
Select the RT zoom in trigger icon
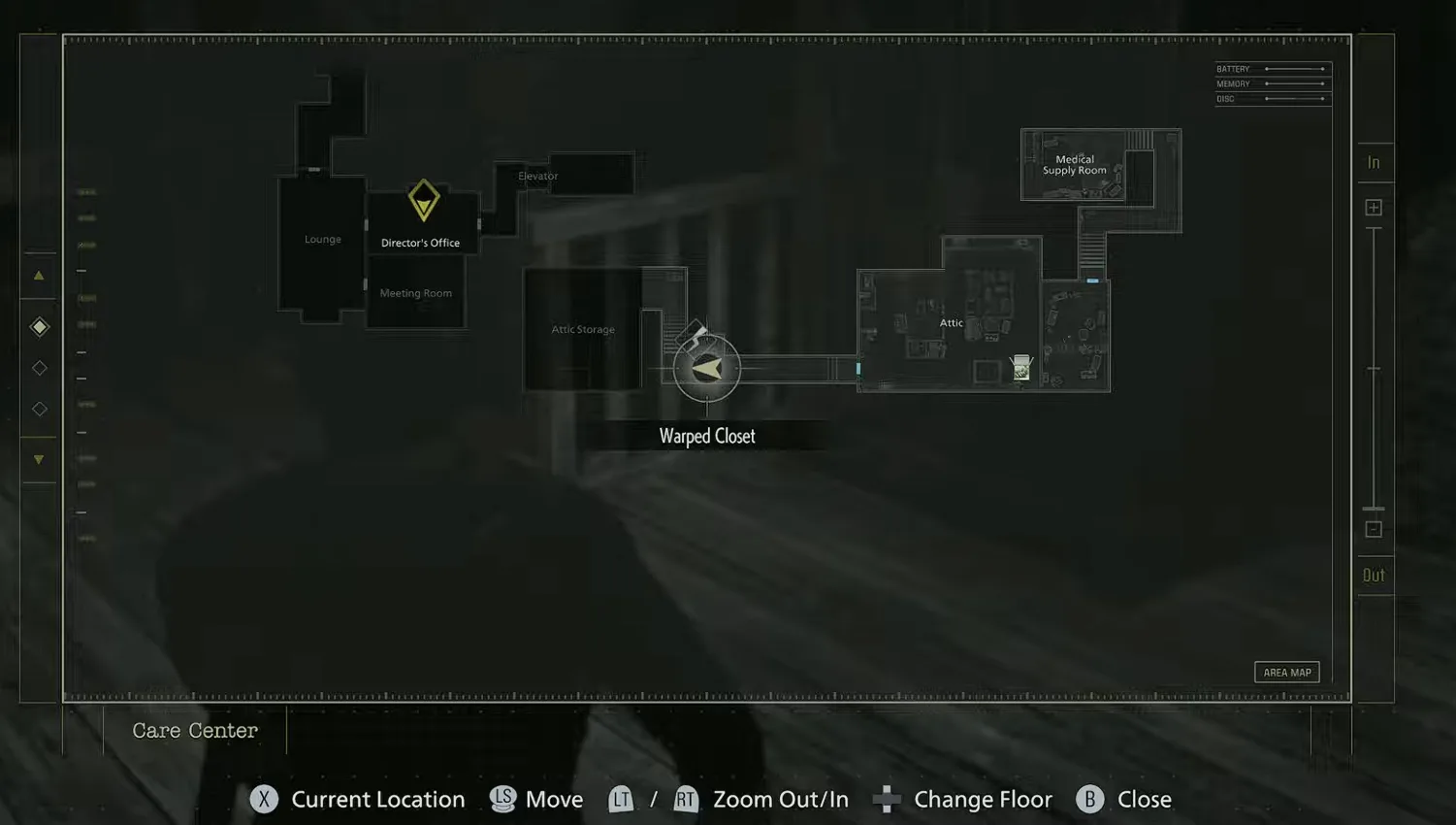(x=686, y=799)
